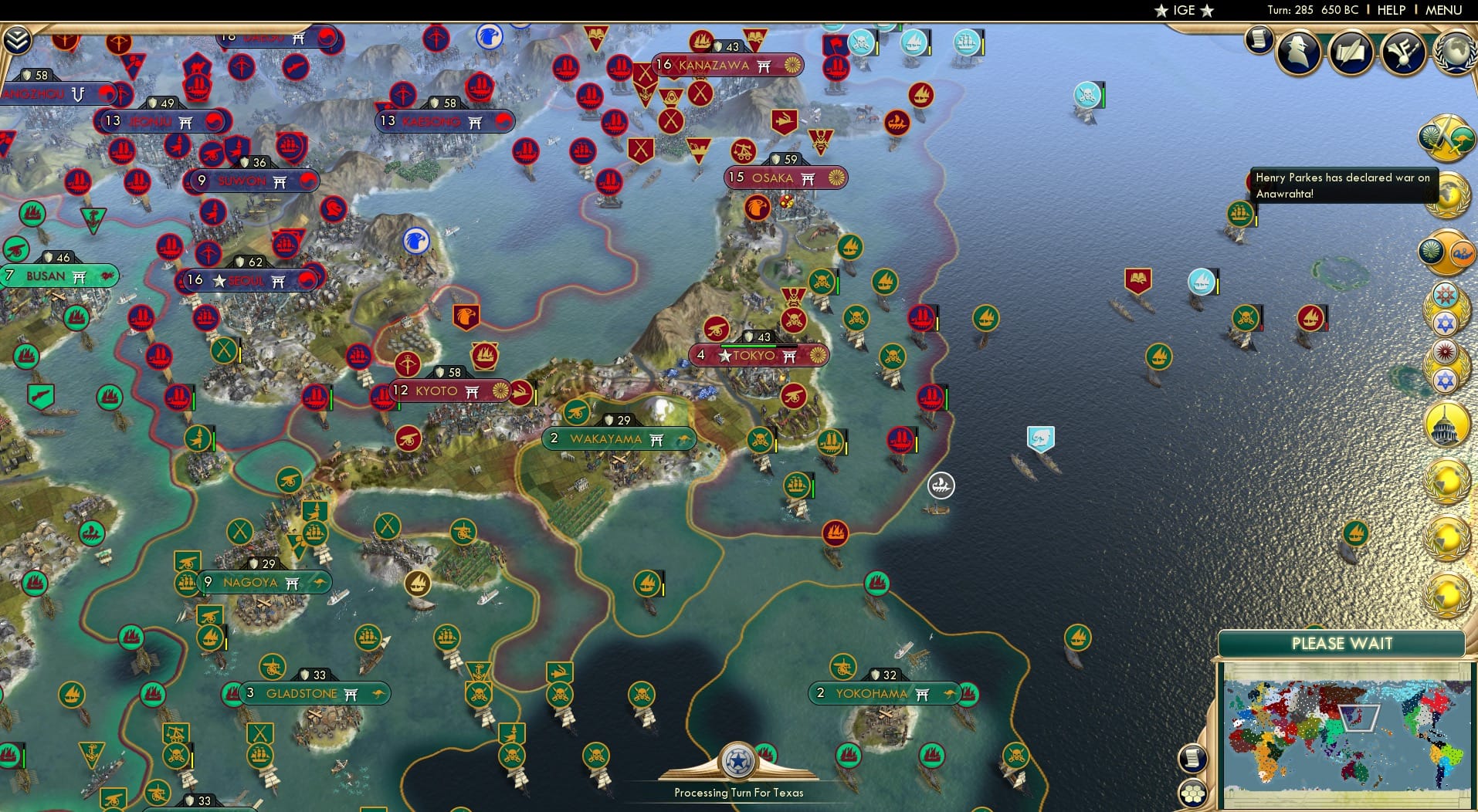
Task: Select the blue eagle unit icon near Seoul
Action: 415,240
